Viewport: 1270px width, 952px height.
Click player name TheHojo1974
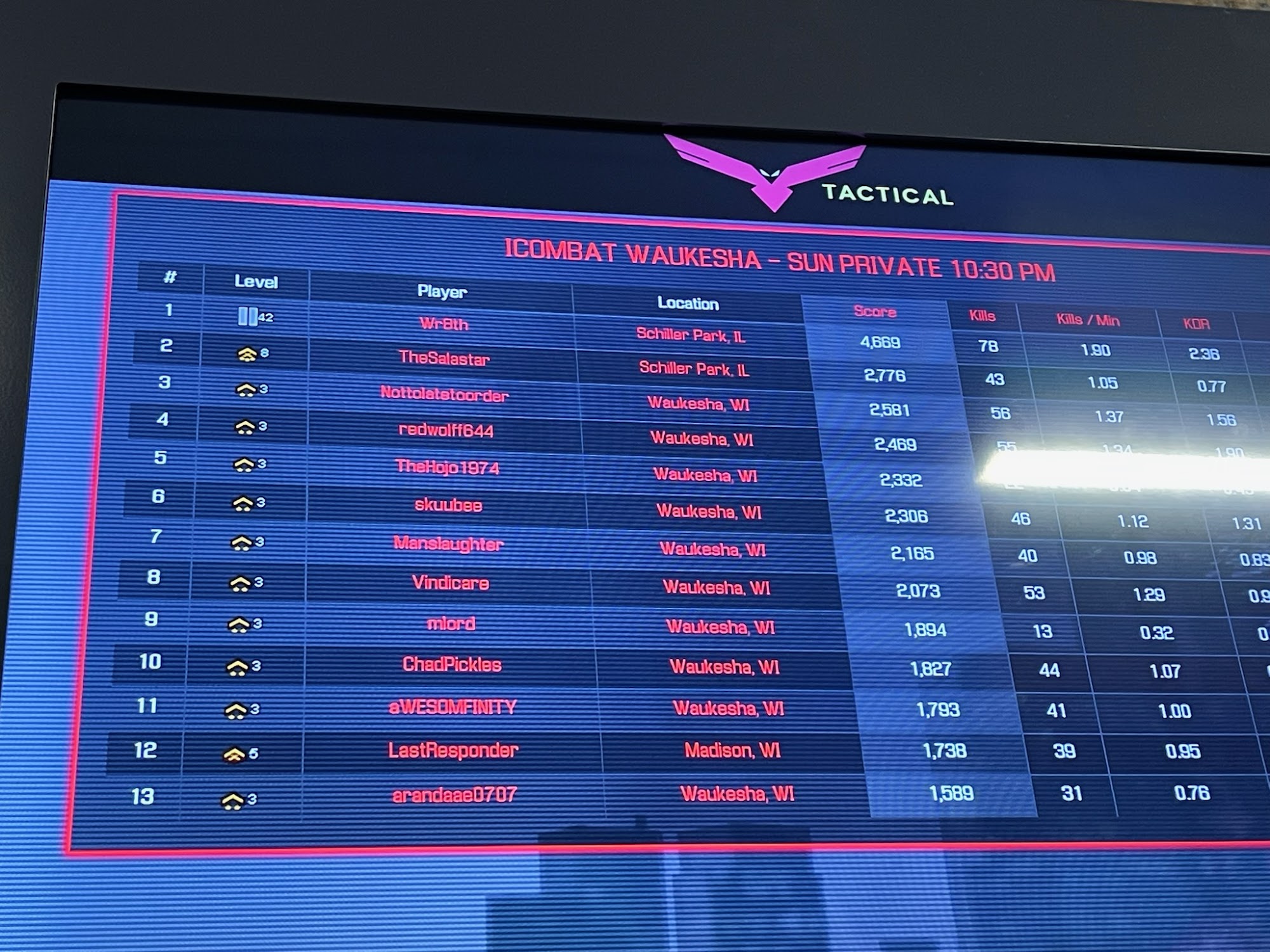point(447,468)
